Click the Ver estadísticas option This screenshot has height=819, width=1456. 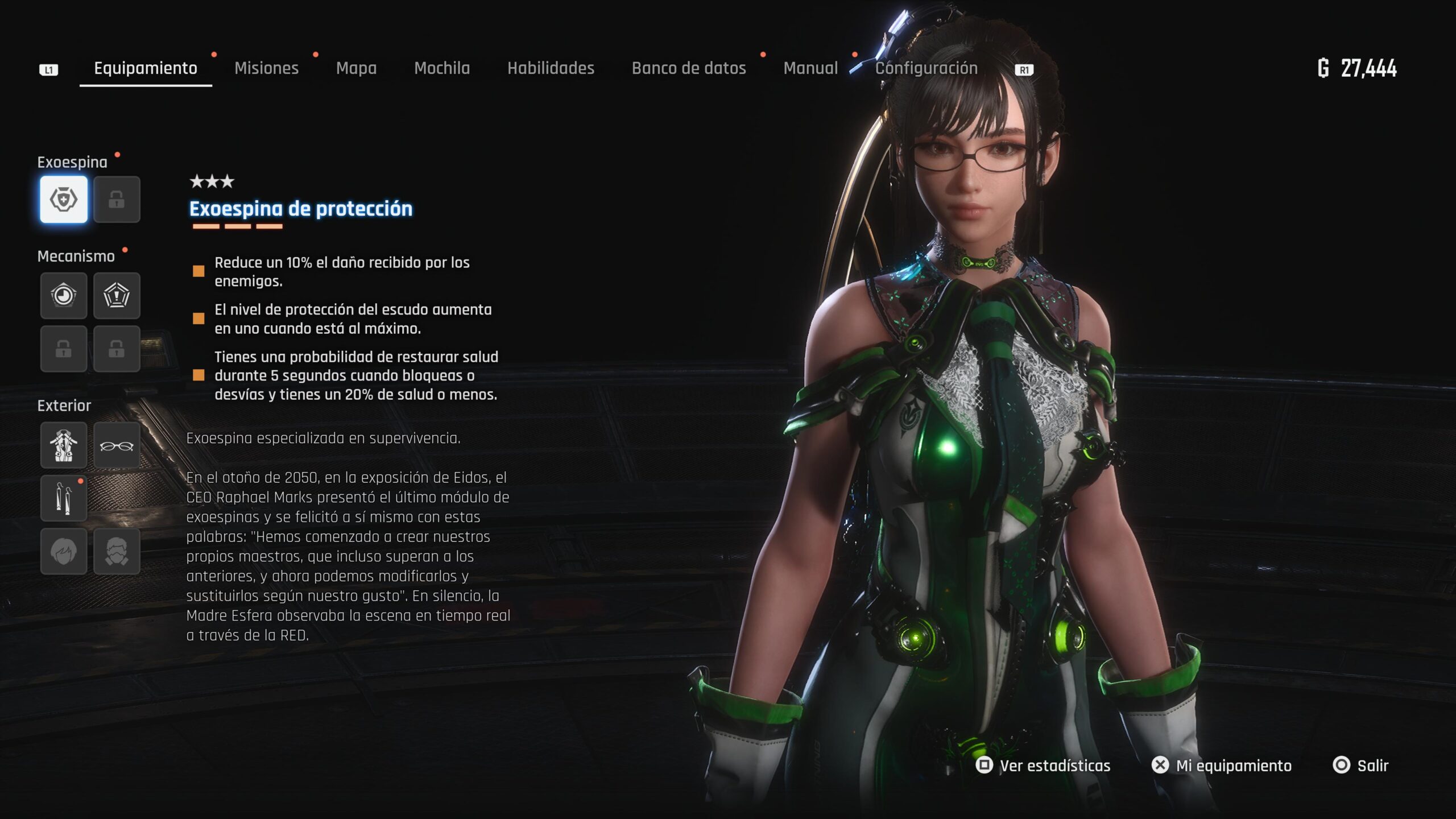click(x=1043, y=766)
